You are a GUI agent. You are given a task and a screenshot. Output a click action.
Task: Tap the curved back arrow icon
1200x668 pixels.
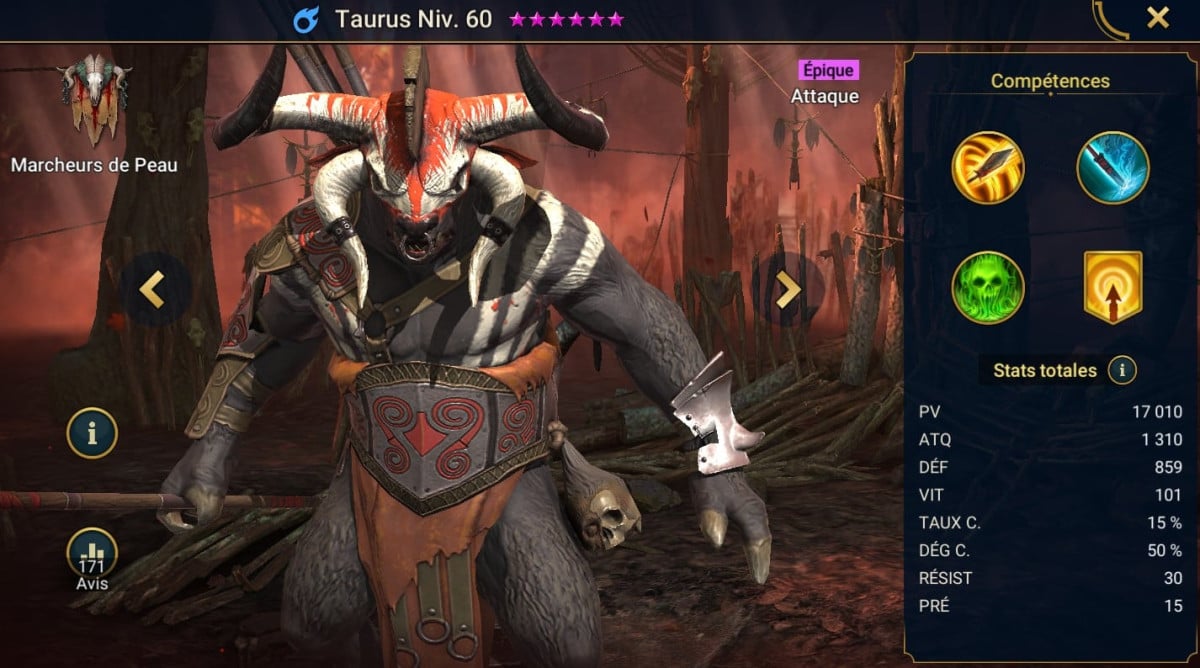(1110, 20)
